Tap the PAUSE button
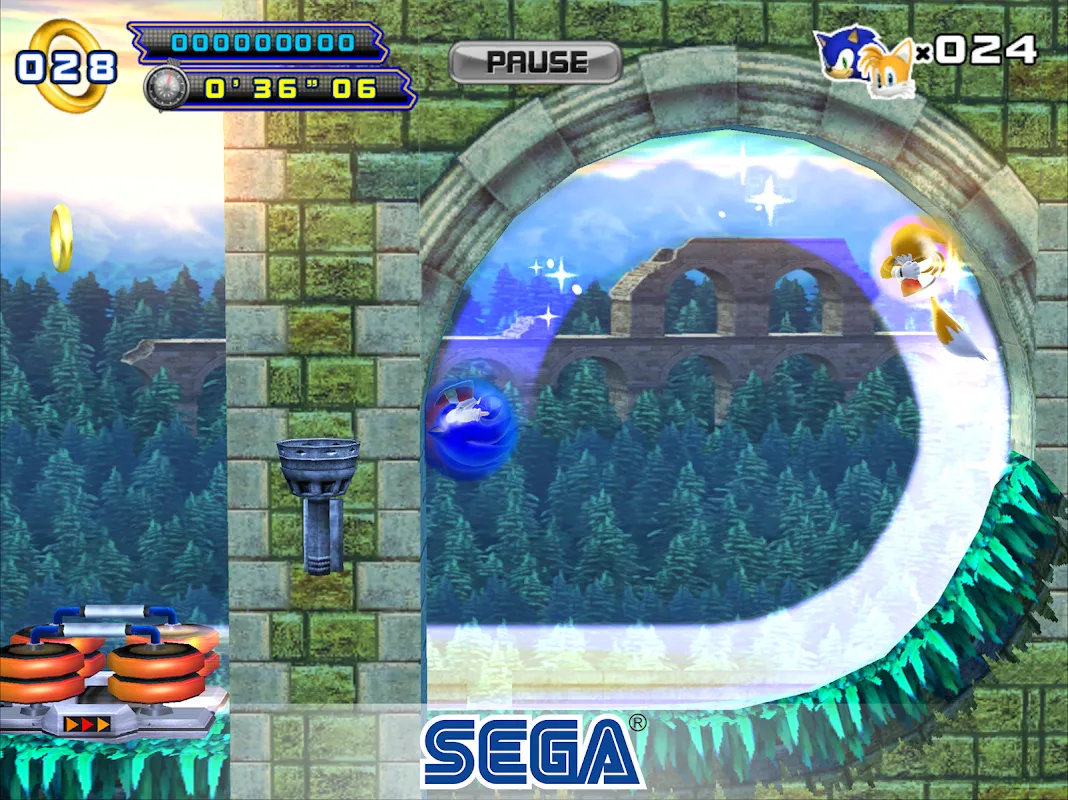 click(x=535, y=62)
